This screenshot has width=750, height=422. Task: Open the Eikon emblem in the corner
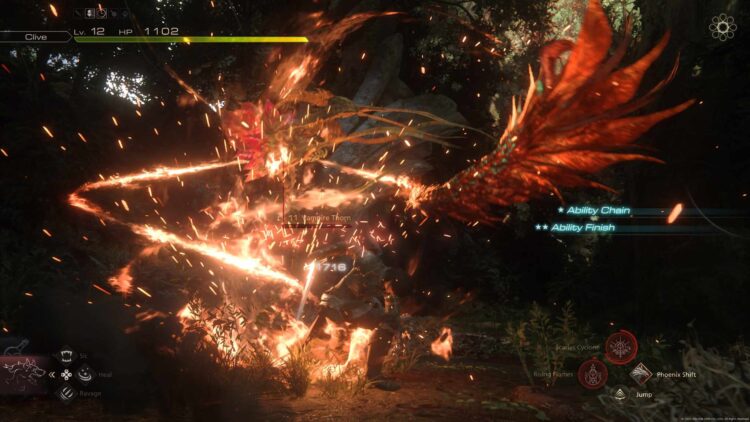point(722,27)
